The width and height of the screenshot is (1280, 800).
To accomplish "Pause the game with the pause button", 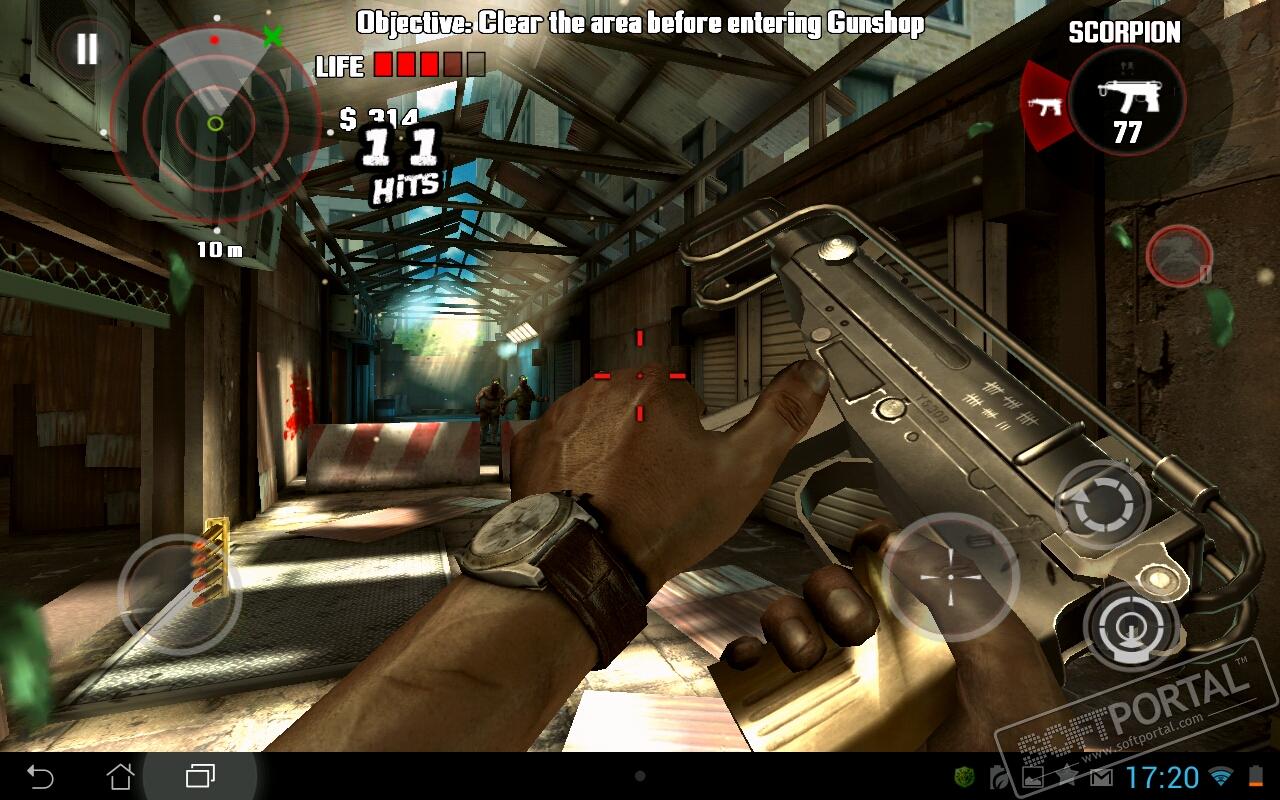I will [87, 49].
